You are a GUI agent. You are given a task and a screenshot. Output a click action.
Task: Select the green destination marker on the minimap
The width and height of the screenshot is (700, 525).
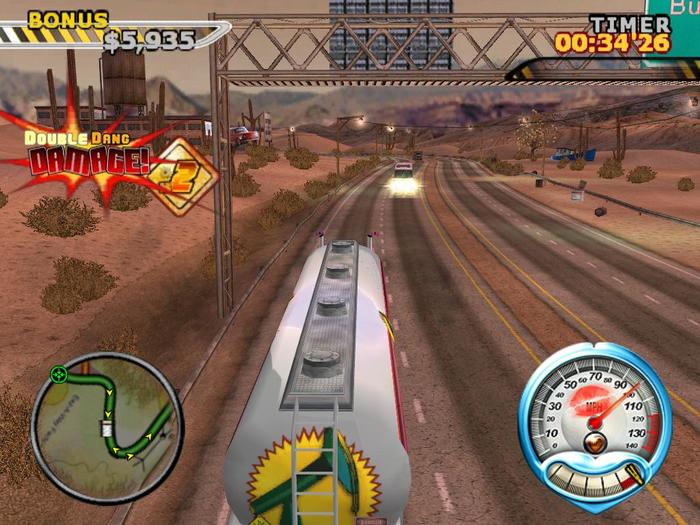click(59, 374)
